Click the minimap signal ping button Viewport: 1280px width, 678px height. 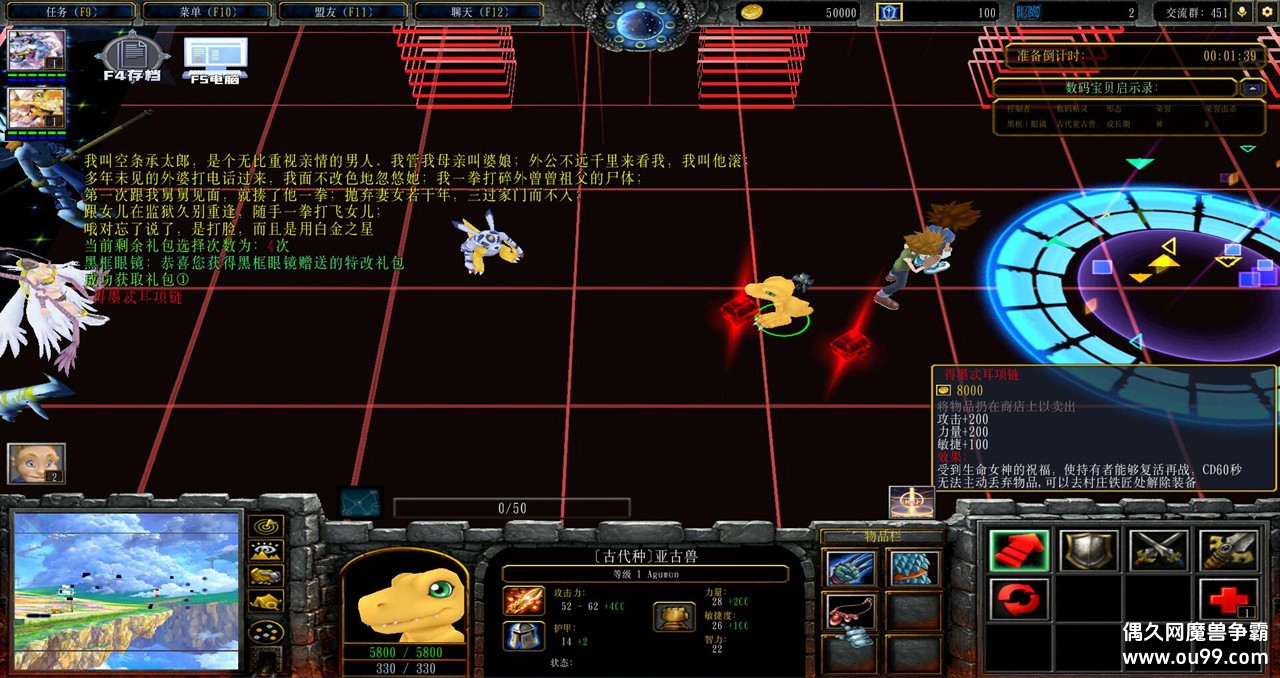[265, 526]
